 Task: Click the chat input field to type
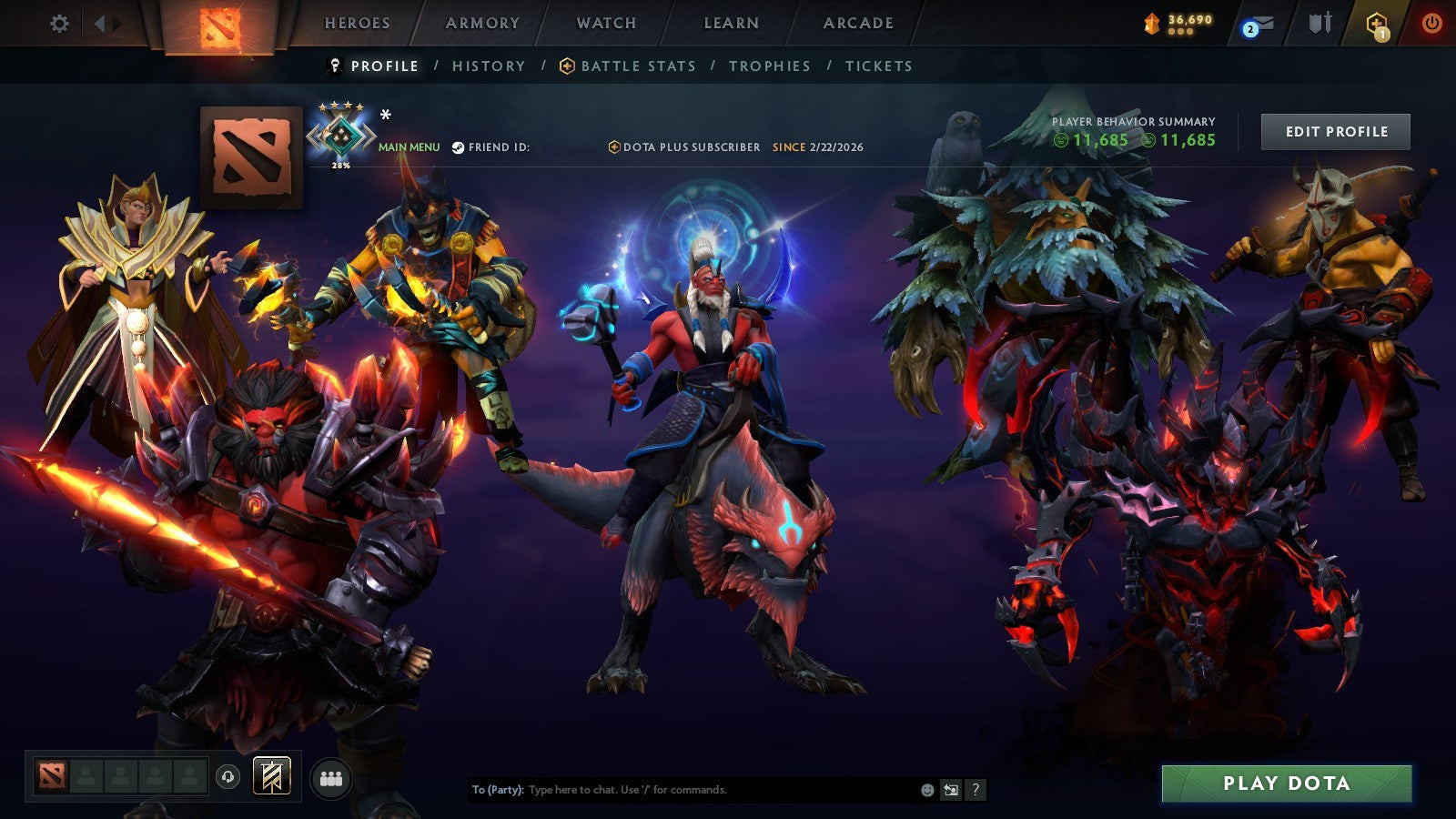682,791
